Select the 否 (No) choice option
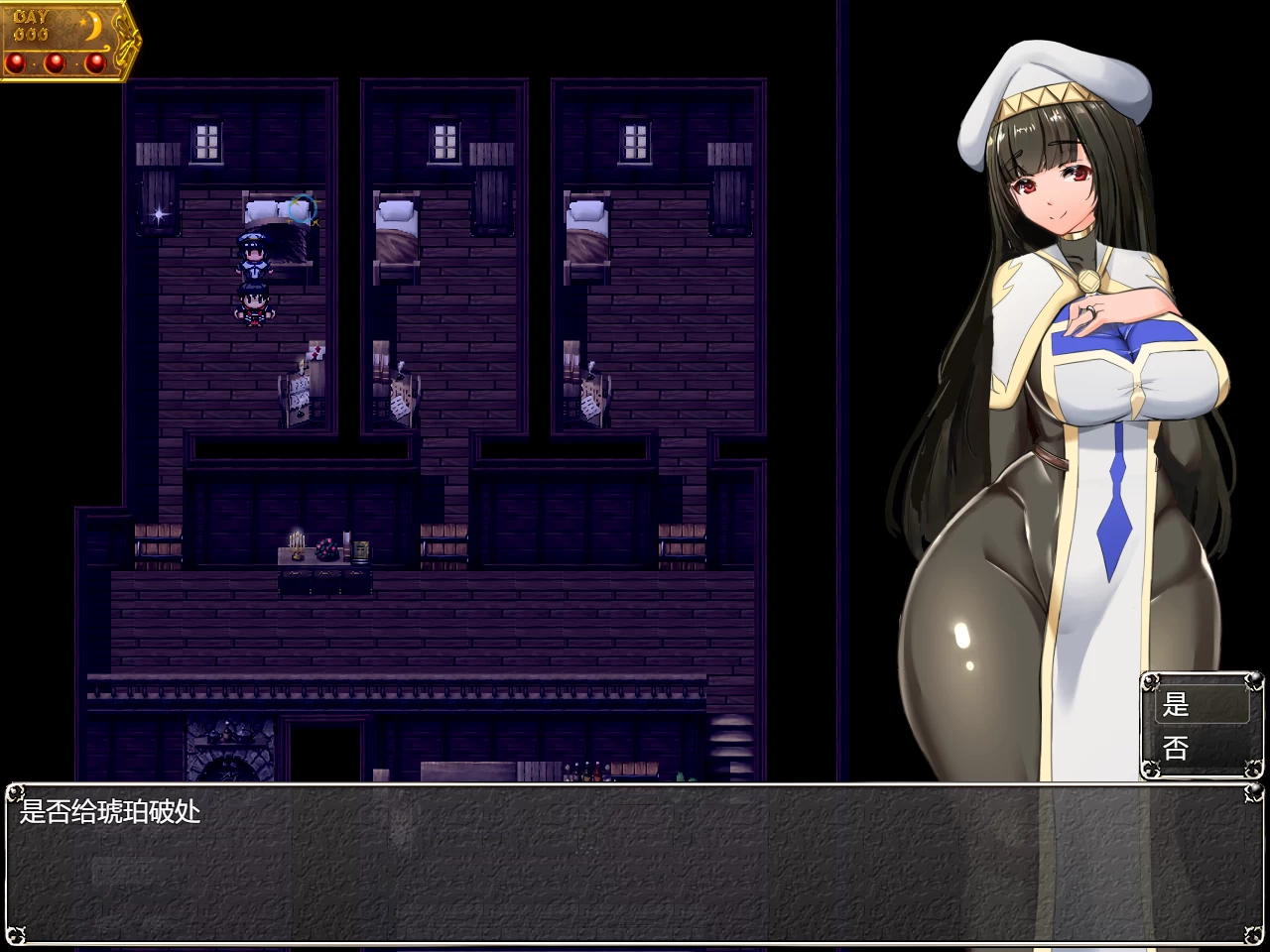 click(x=1177, y=749)
